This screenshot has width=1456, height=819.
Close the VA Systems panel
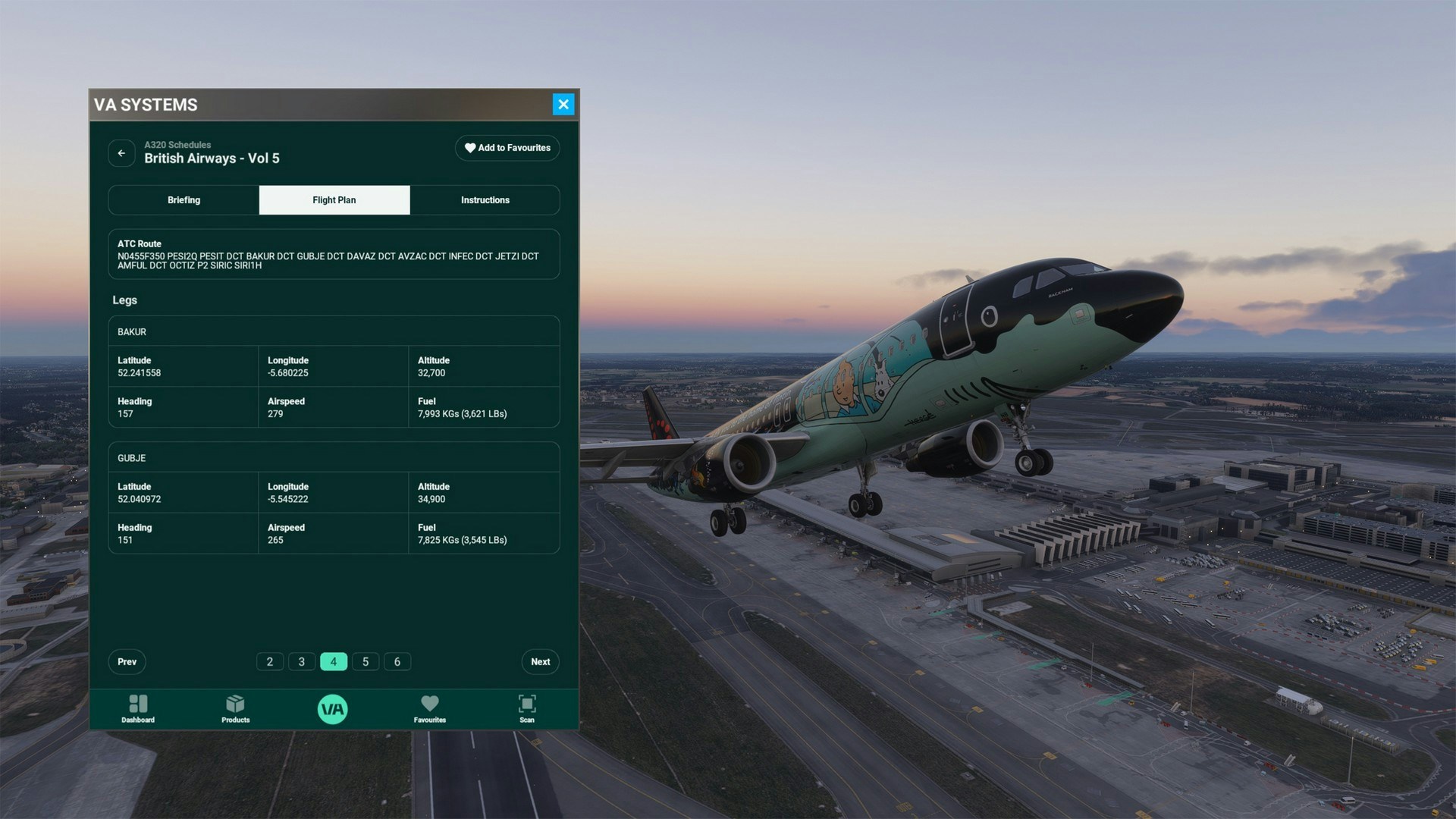coord(563,105)
